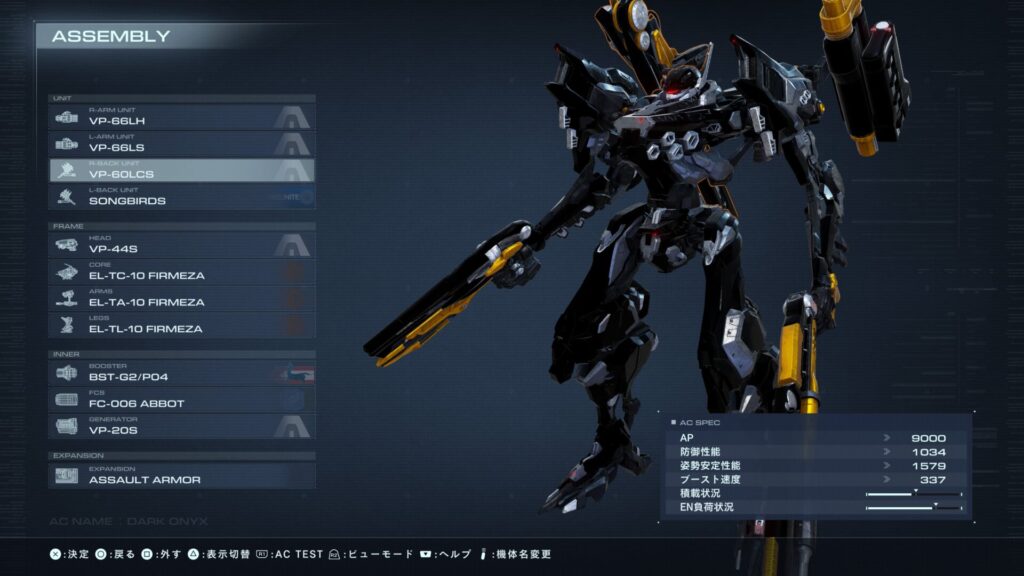Select the CORE EL-TC-10 FIRMEZA slot
Viewport: 1024px width, 576px height.
182,272
